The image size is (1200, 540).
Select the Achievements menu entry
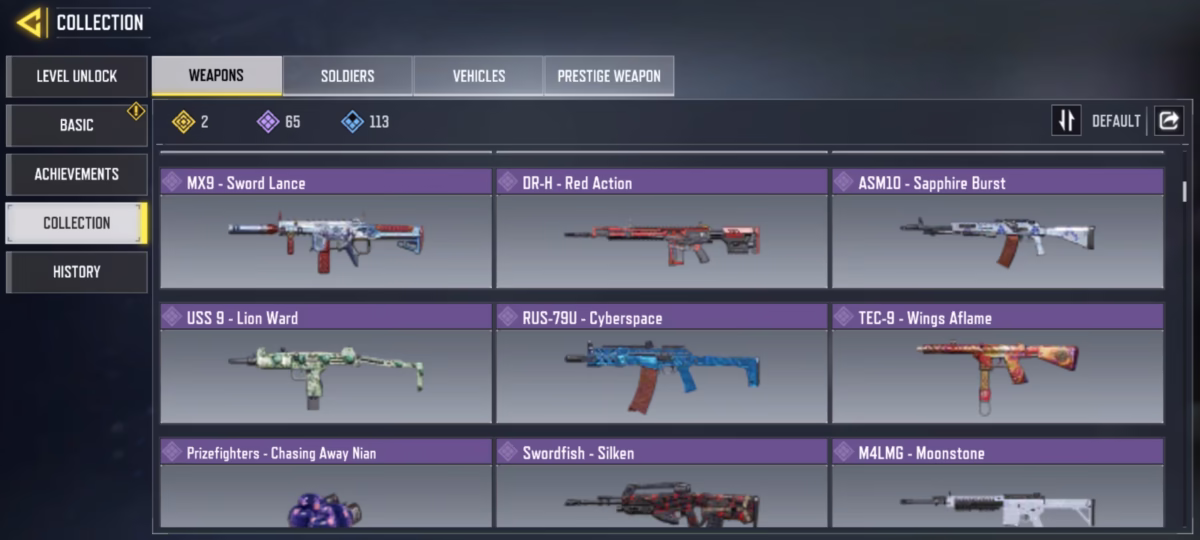[x=77, y=174]
